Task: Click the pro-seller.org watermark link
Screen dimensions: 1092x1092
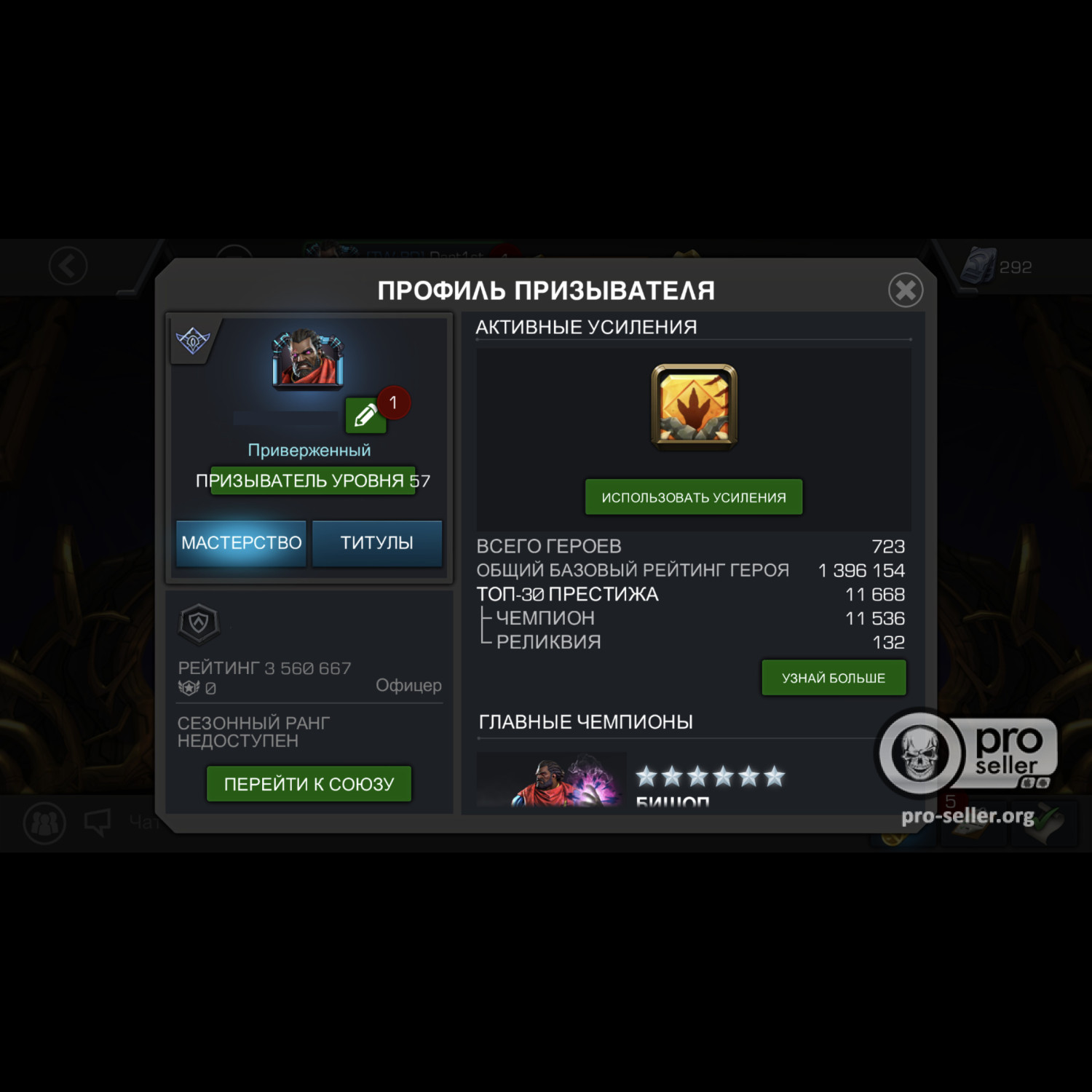Action: tap(968, 817)
